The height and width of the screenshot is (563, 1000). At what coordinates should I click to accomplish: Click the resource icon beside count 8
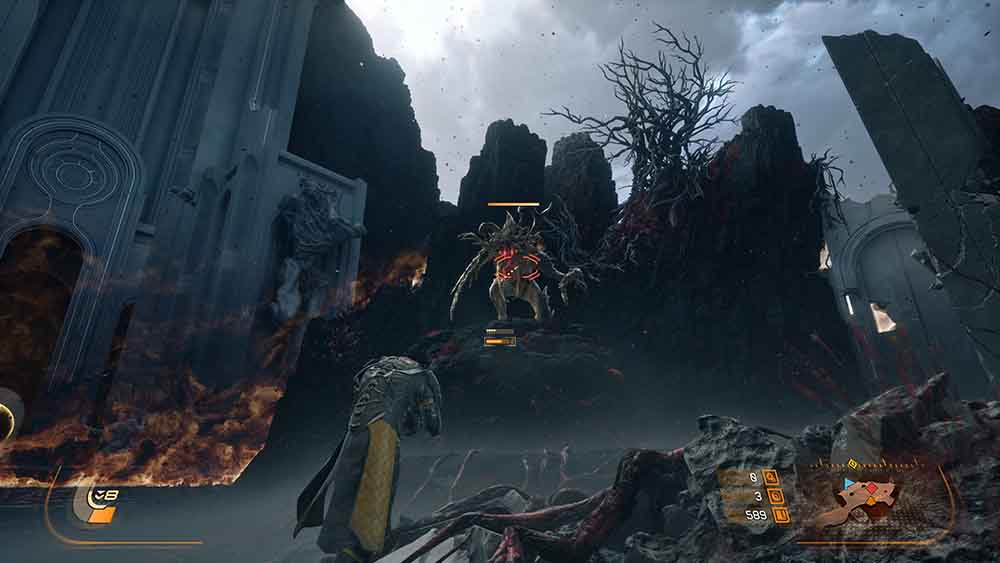770,477
